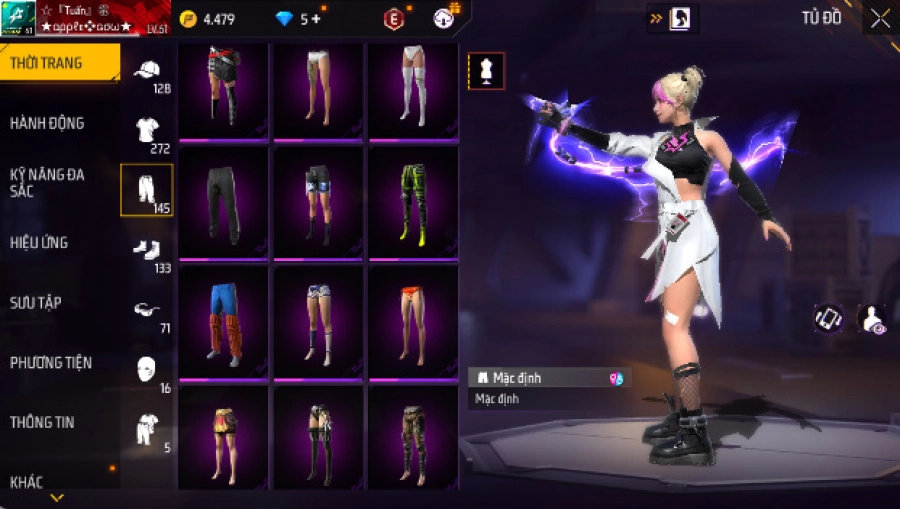Open the Sưu Tập section
900x509 pixels.
tap(36, 302)
